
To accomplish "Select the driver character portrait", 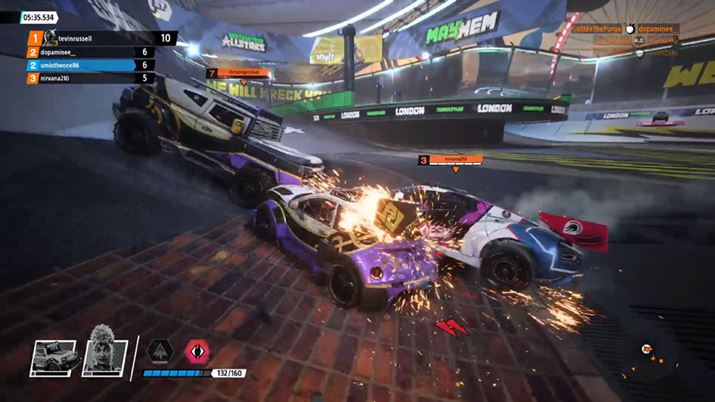I will tap(101, 351).
